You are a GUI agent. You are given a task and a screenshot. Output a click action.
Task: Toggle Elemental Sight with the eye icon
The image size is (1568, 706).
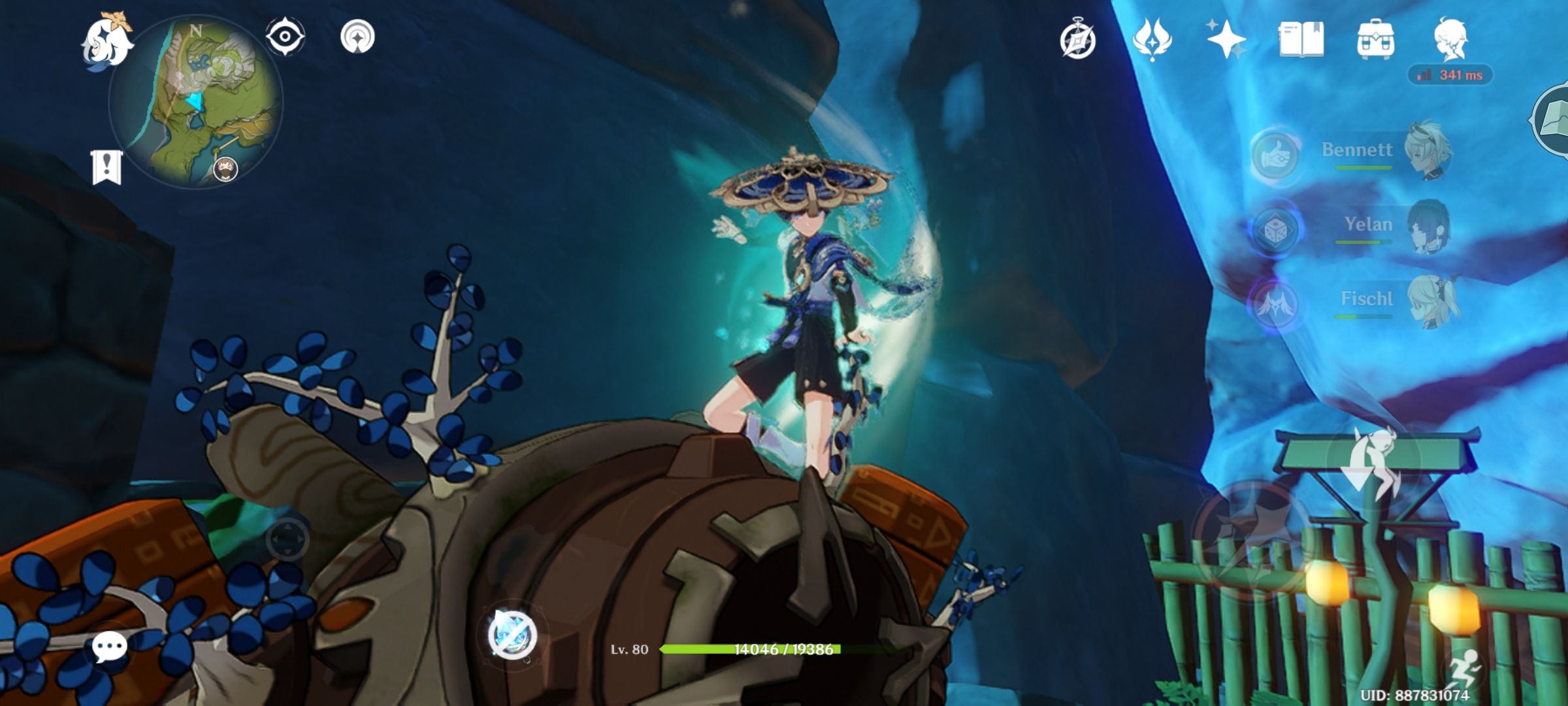(285, 37)
